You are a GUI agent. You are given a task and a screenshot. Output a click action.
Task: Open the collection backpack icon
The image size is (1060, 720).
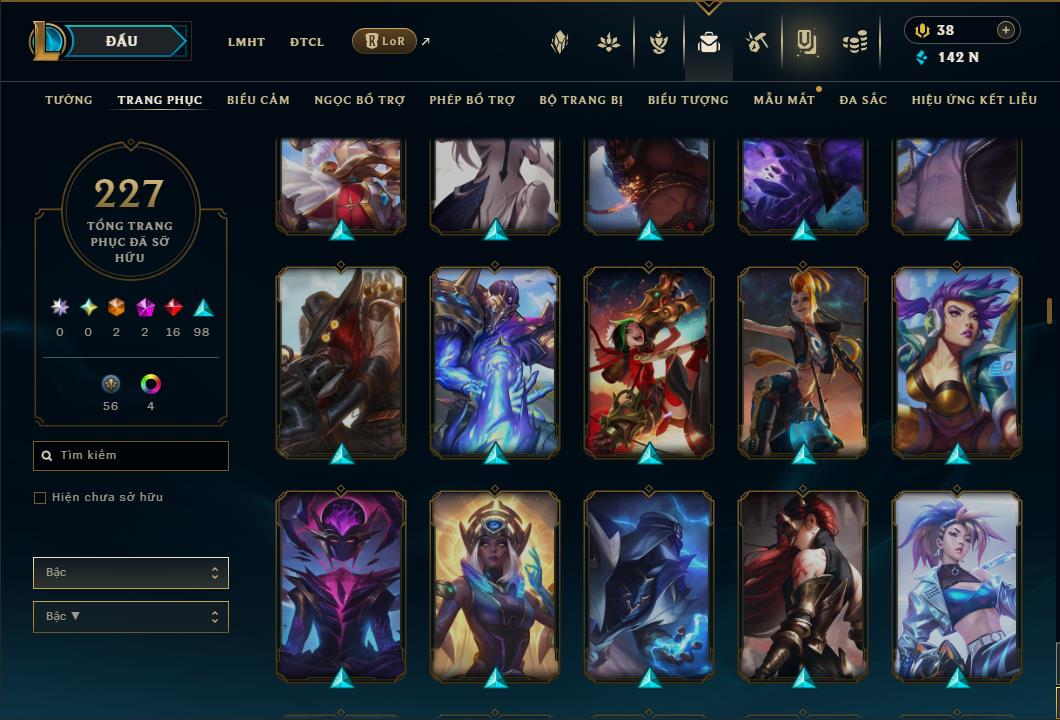709,42
